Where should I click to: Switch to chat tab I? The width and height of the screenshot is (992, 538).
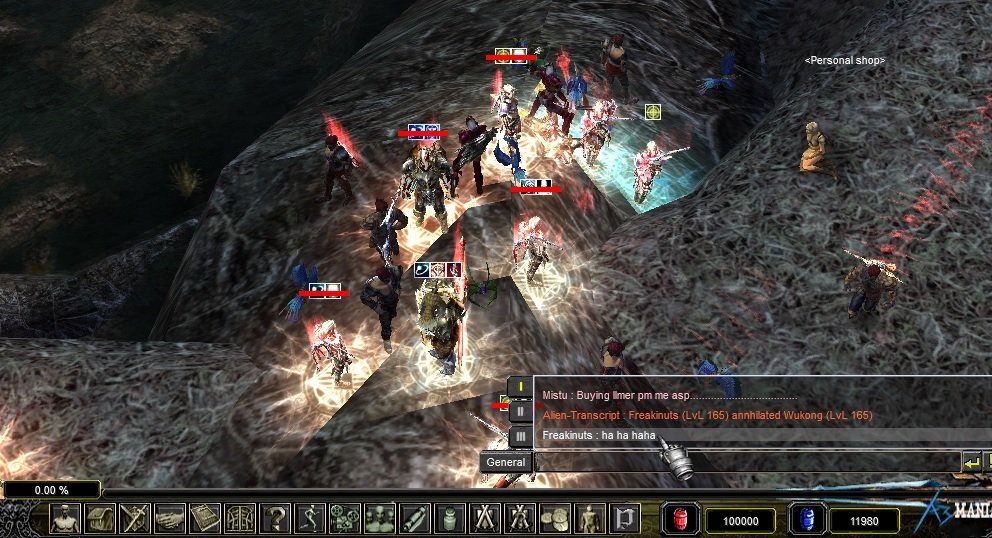(521, 387)
